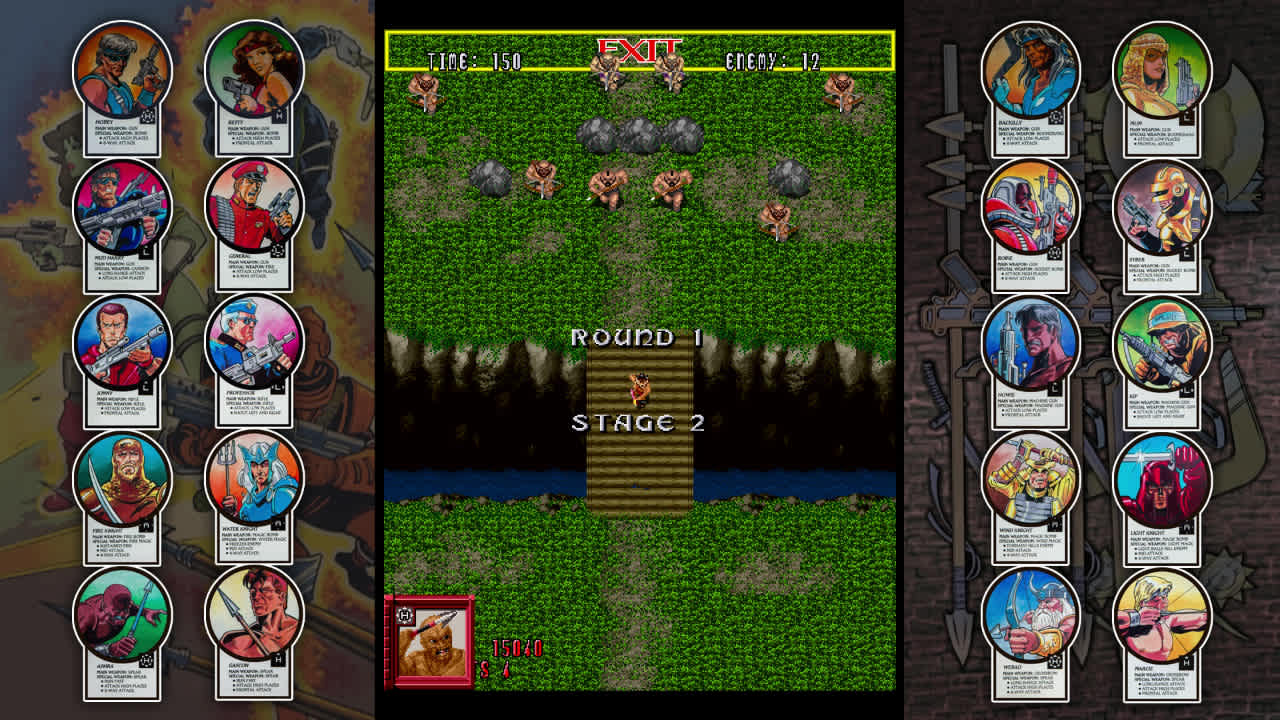The height and width of the screenshot is (720, 1280).
Task: Click the 15040 score text
Action: [x=516, y=649]
